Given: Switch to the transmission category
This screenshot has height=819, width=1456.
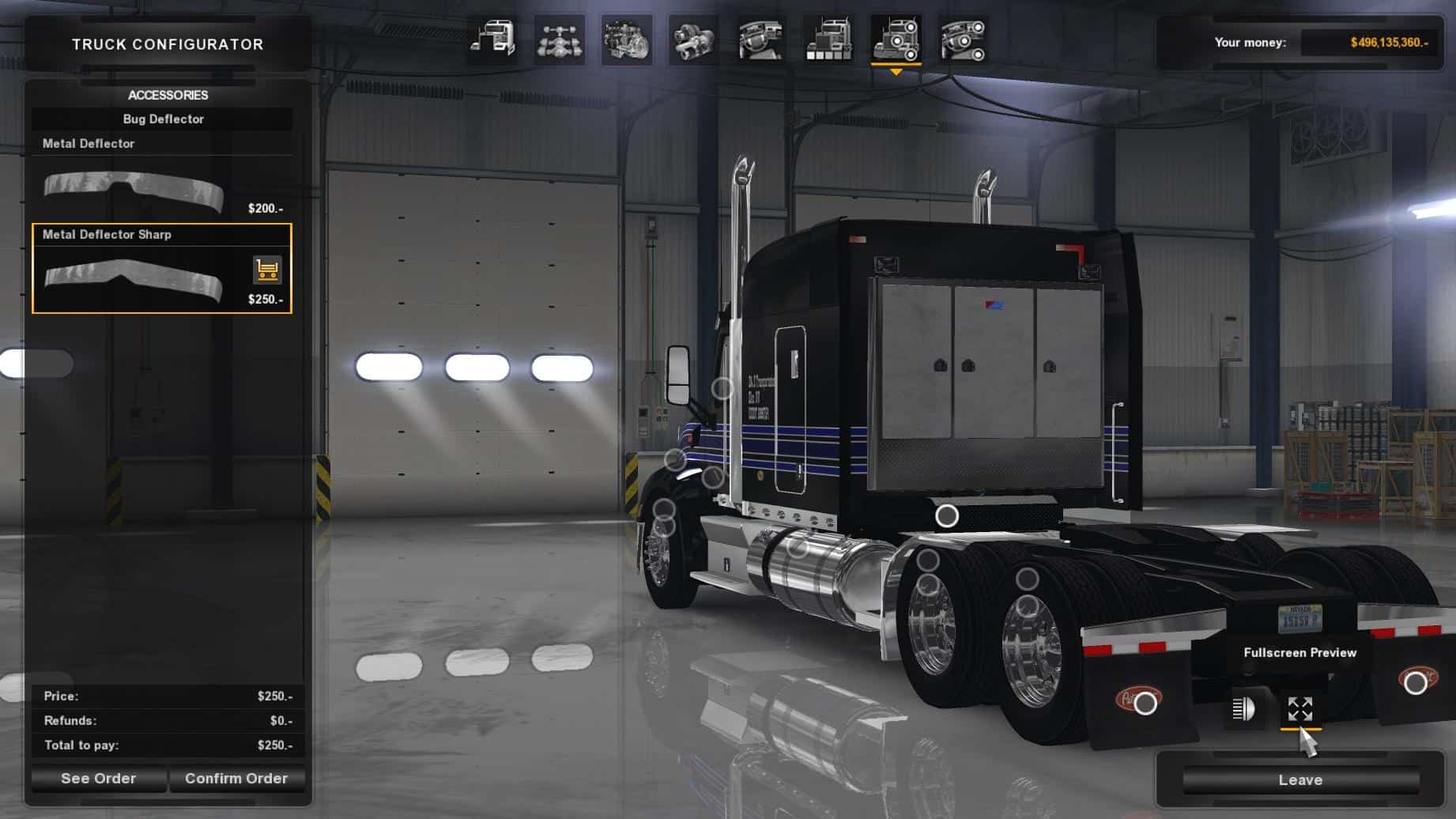Looking at the screenshot, I should 693,40.
